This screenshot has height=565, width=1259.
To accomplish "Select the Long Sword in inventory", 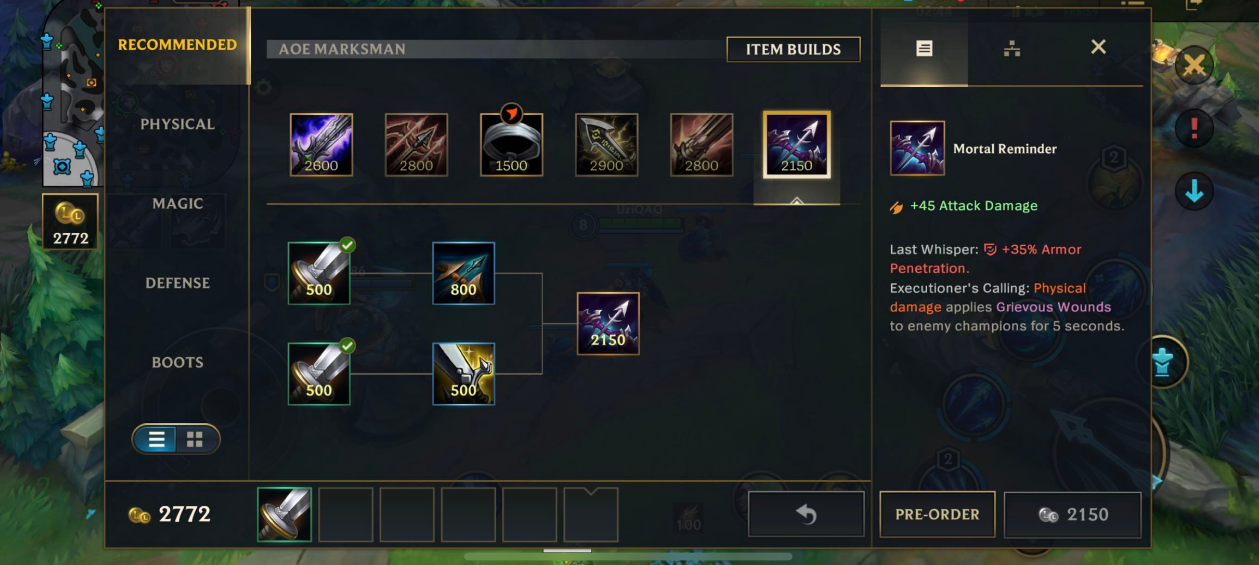I will click(285, 514).
